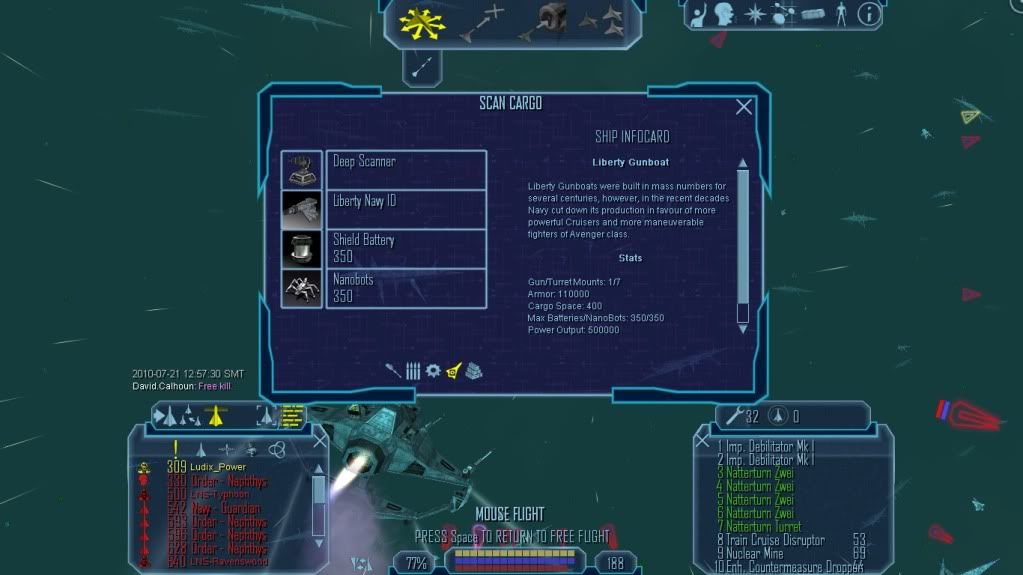Open the compass star nav map icon

click(753, 14)
